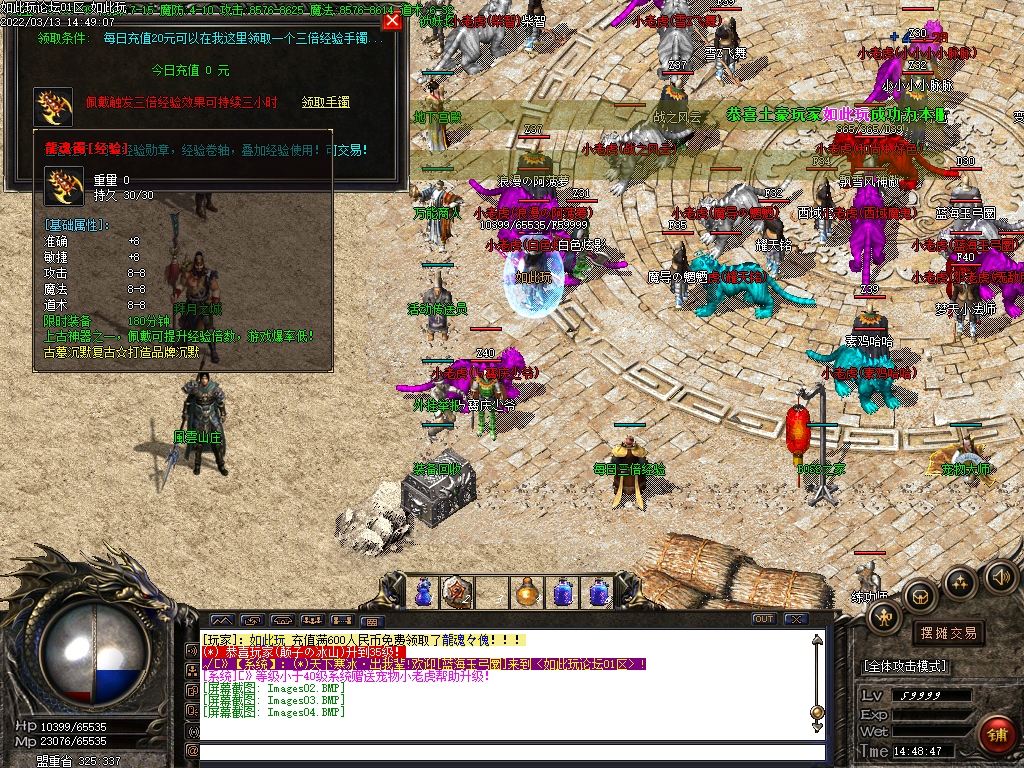Click the mountain-icon tab above the chat
Image resolution: width=1024 pixels, height=768 pixels.
tap(221, 620)
